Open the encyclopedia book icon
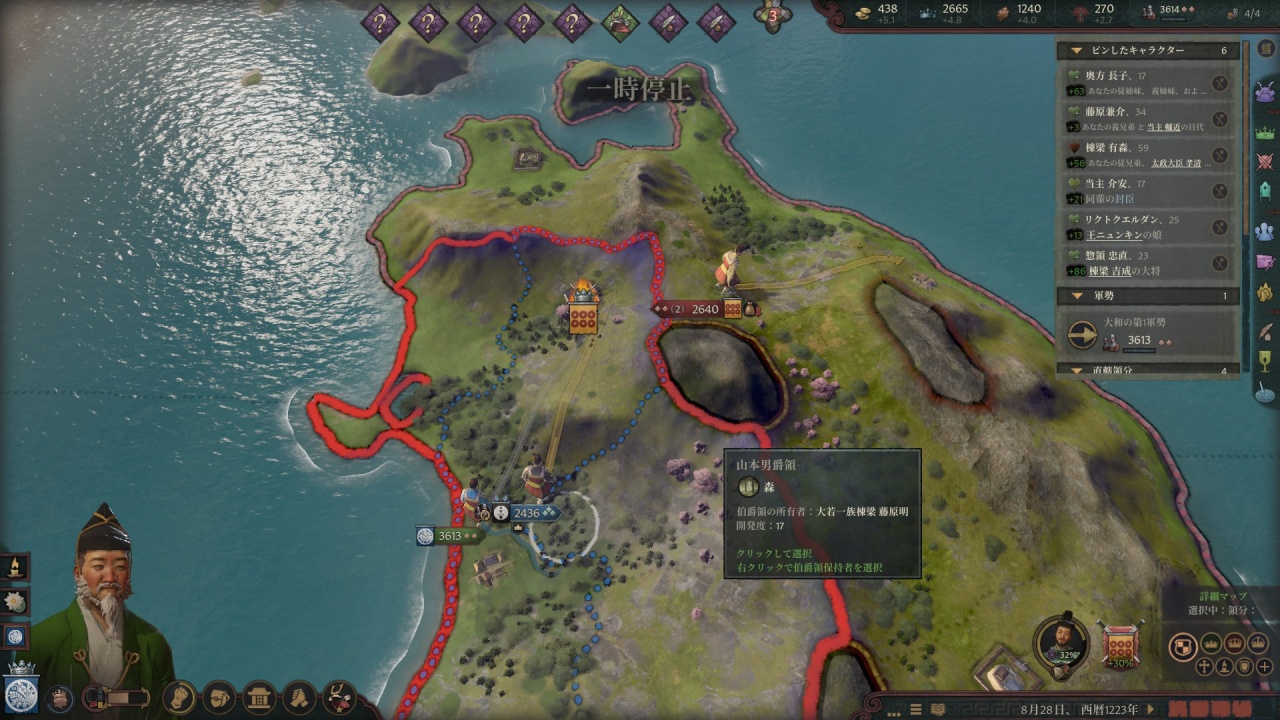Screen dimensions: 1280x720 point(1265,49)
